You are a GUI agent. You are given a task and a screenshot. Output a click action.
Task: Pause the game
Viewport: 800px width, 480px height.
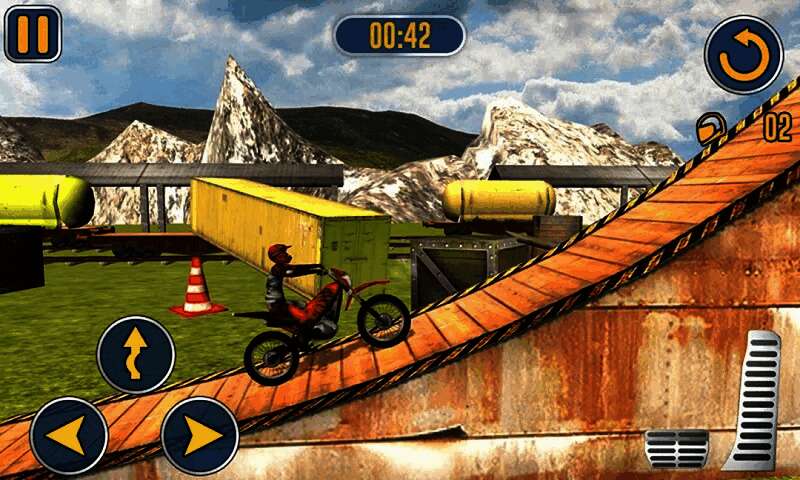[x=33, y=34]
